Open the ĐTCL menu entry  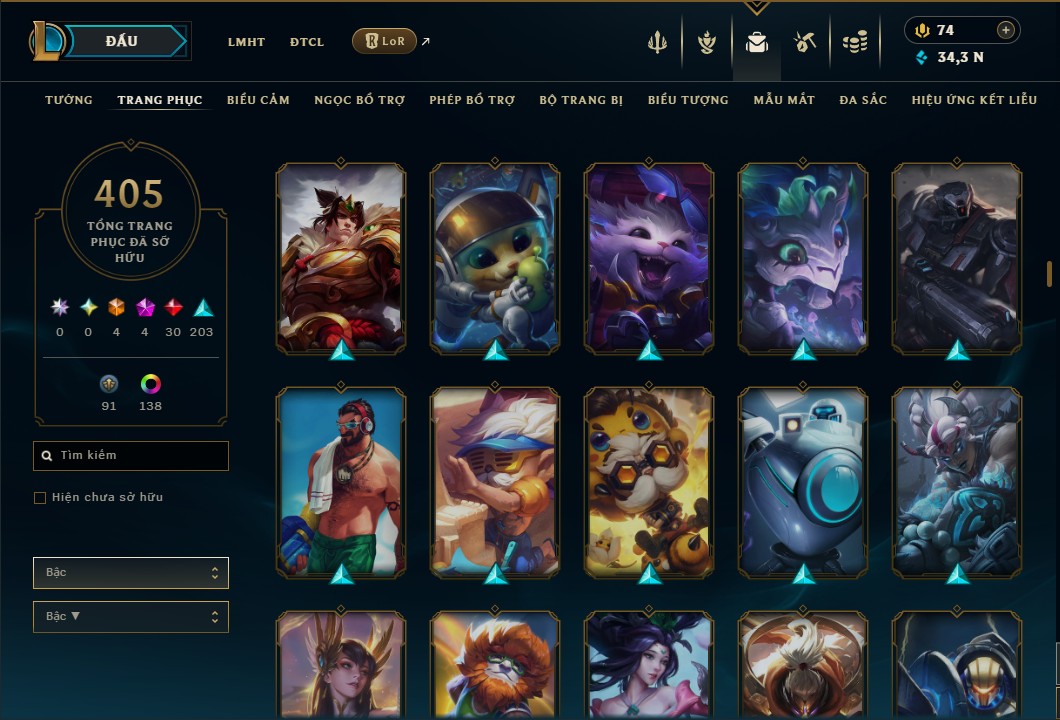307,42
